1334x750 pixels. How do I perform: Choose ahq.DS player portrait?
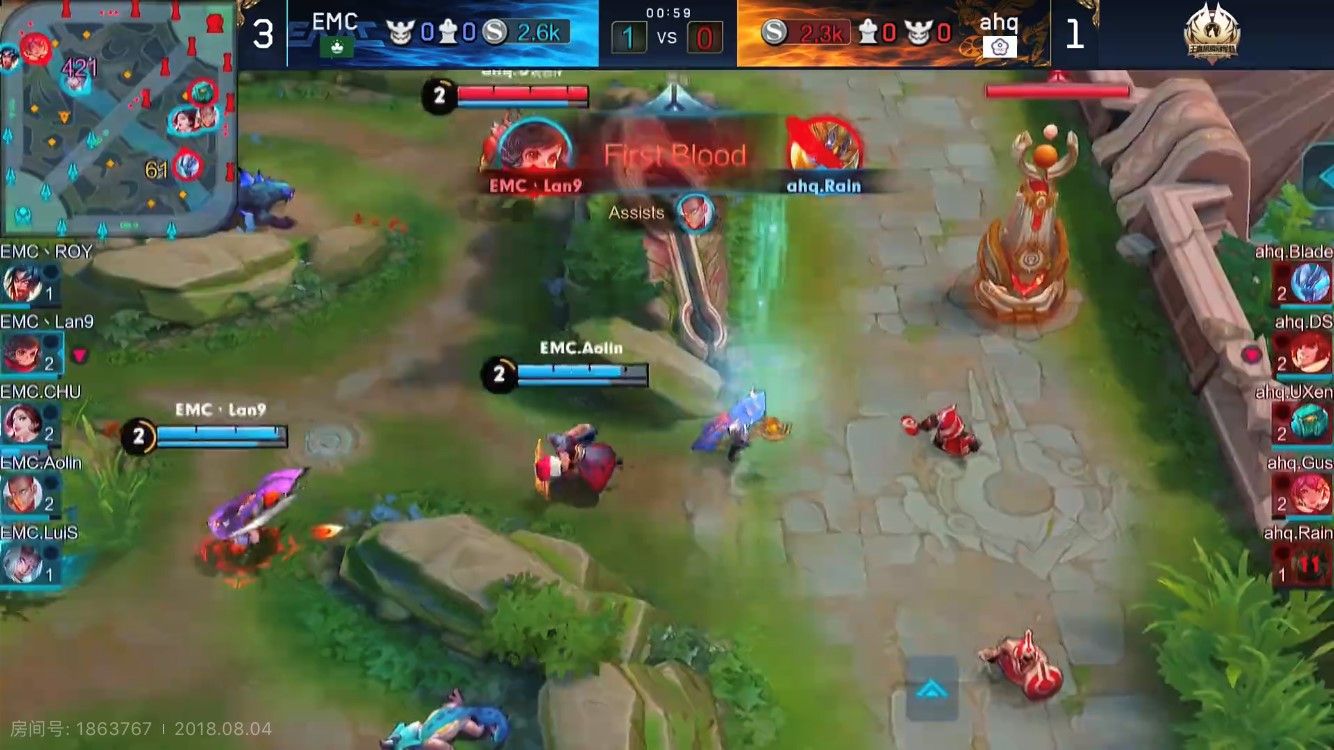point(1311,353)
